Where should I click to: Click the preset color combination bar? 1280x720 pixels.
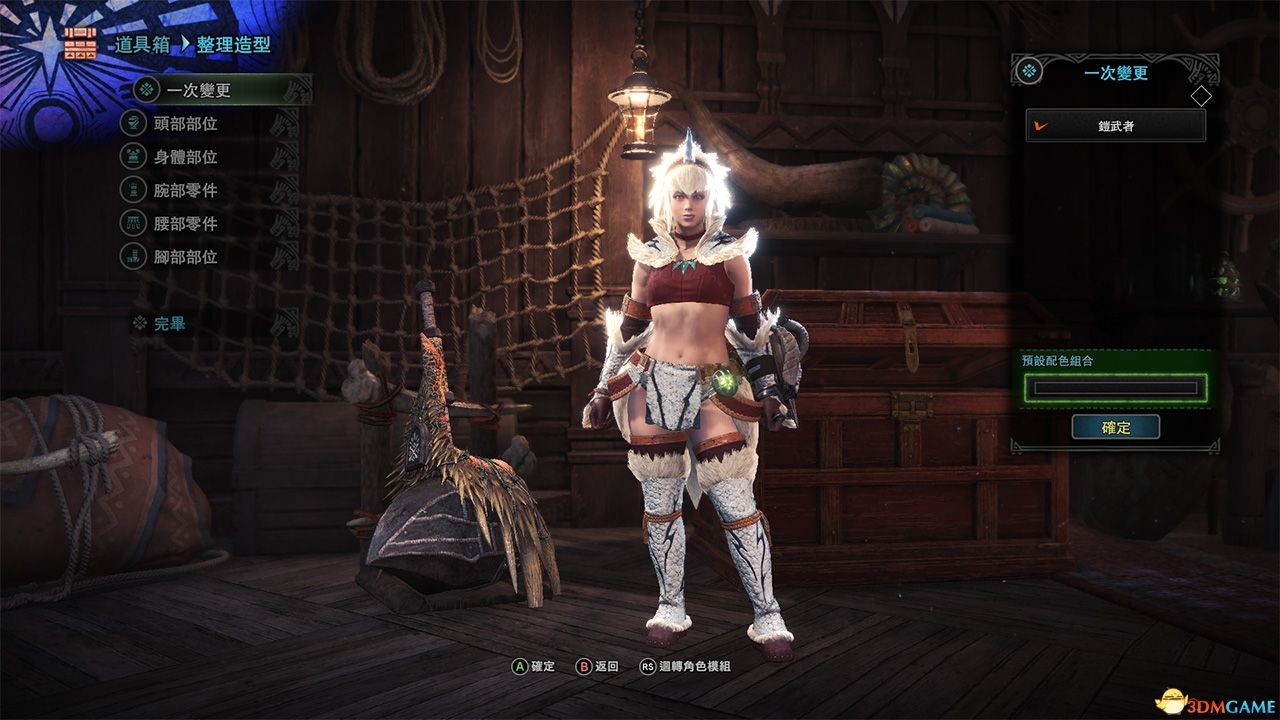tap(1115, 388)
